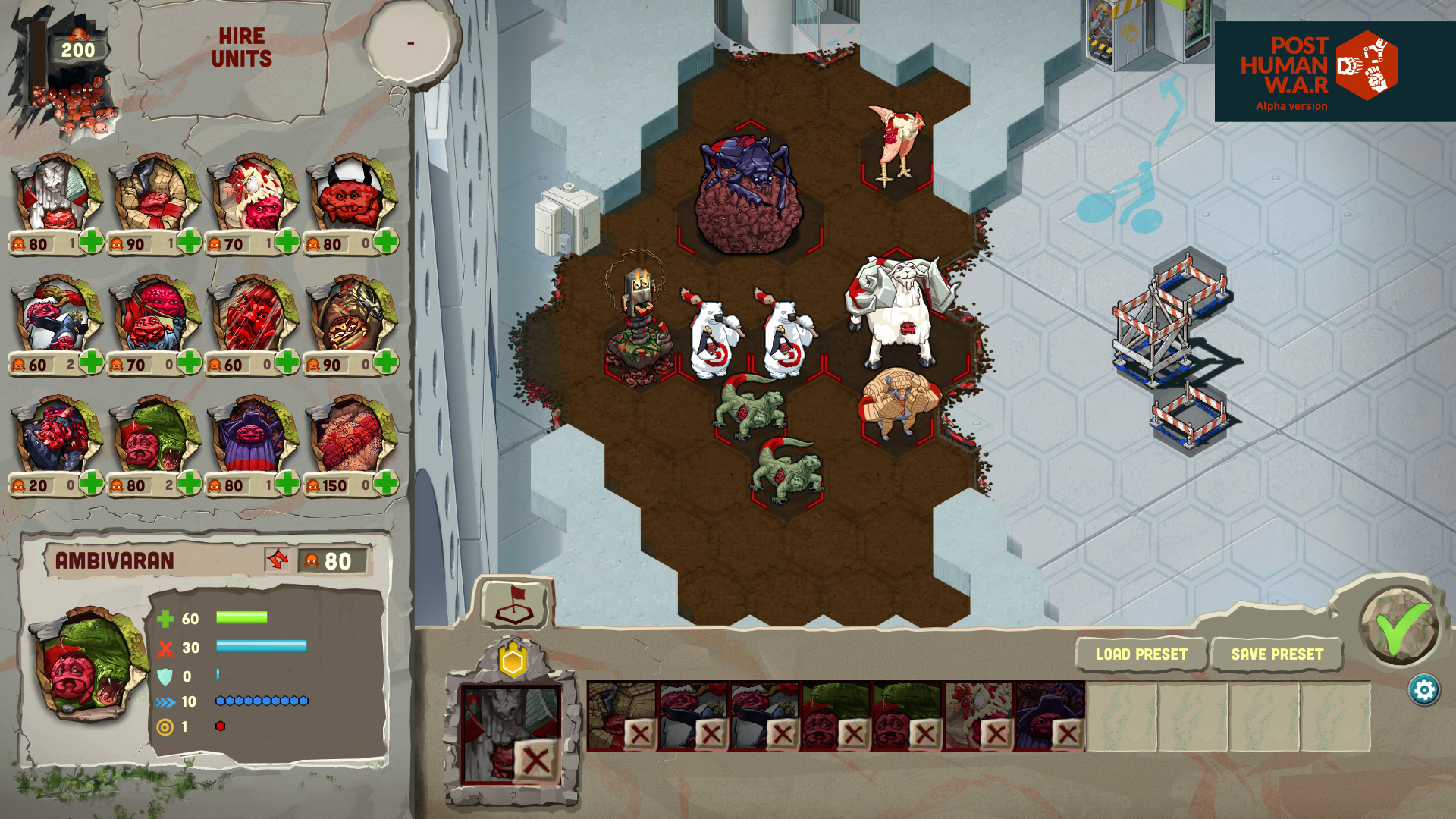Click the yellow target range icon showing 1
The width and height of the screenshot is (1456, 819).
coord(165,727)
